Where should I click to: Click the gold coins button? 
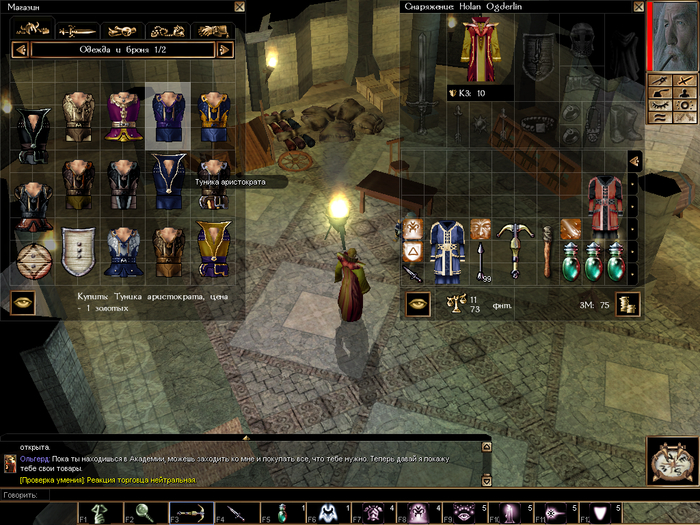[x=628, y=304]
